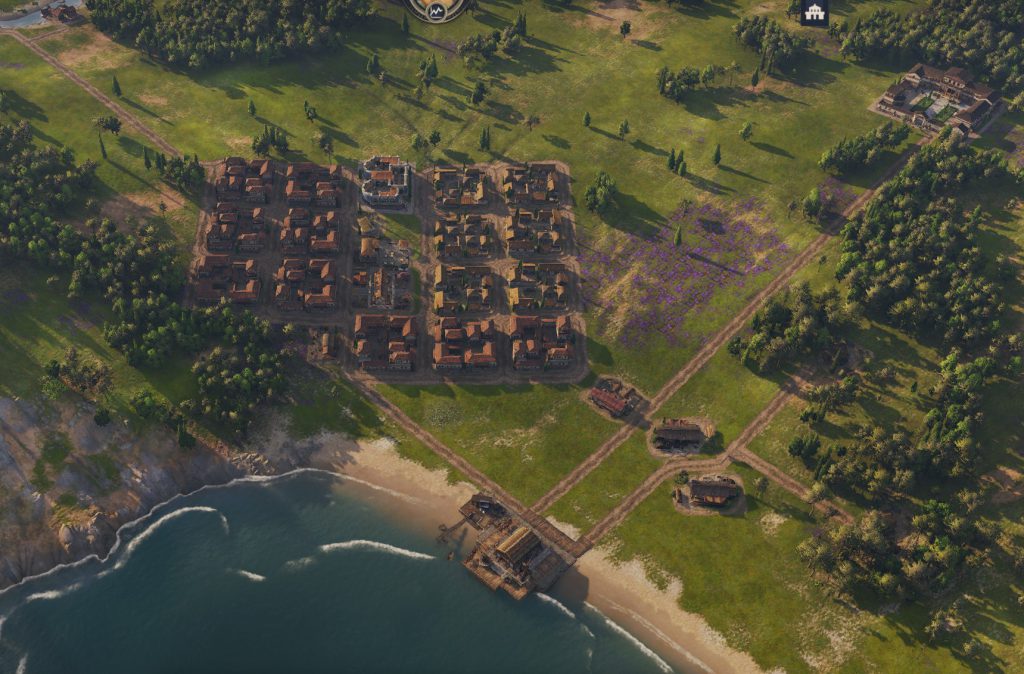Image resolution: width=1024 pixels, height=674 pixels.
Task: Select the white building marker icon
Action: (814, 13)
